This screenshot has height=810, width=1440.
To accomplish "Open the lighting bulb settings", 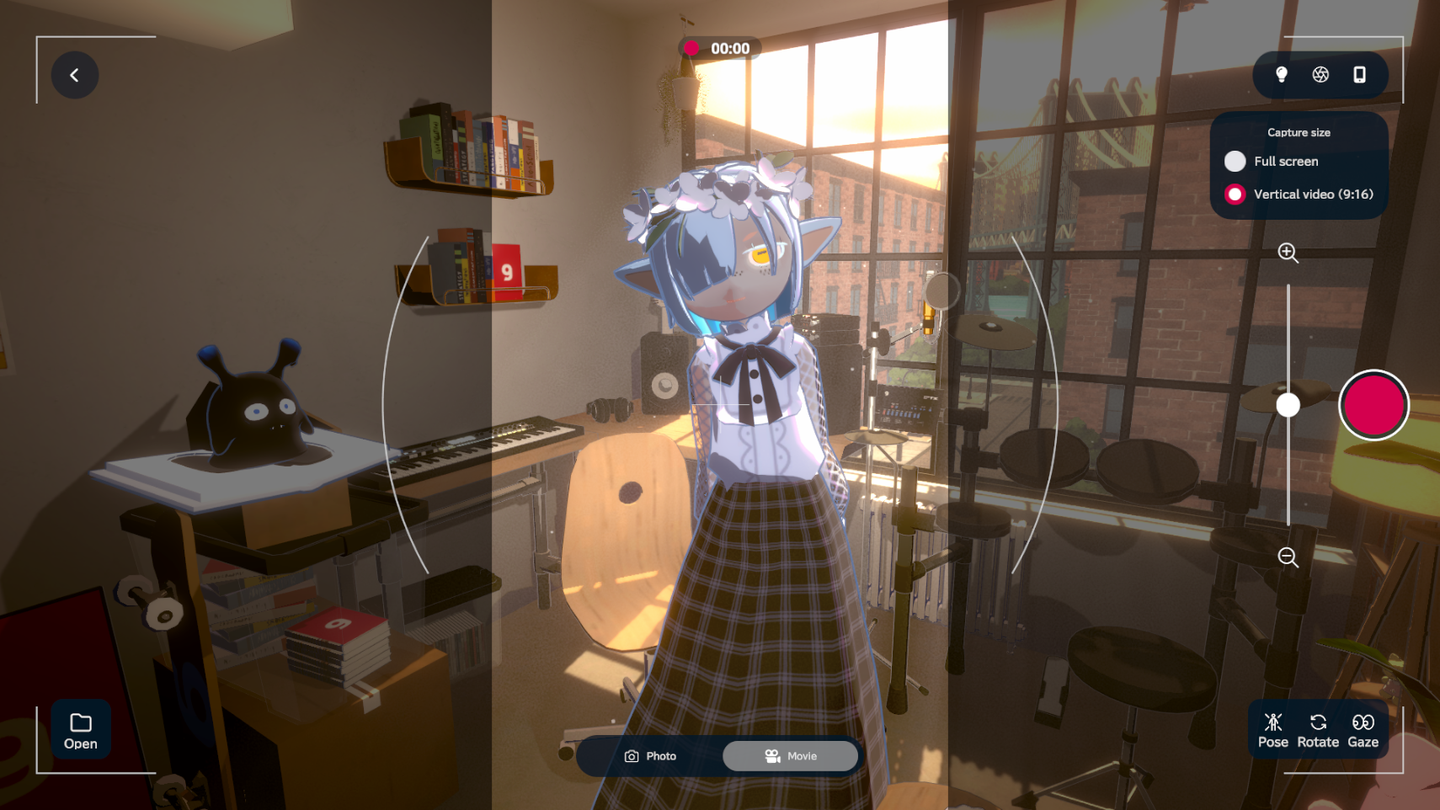I will 1281,75.
